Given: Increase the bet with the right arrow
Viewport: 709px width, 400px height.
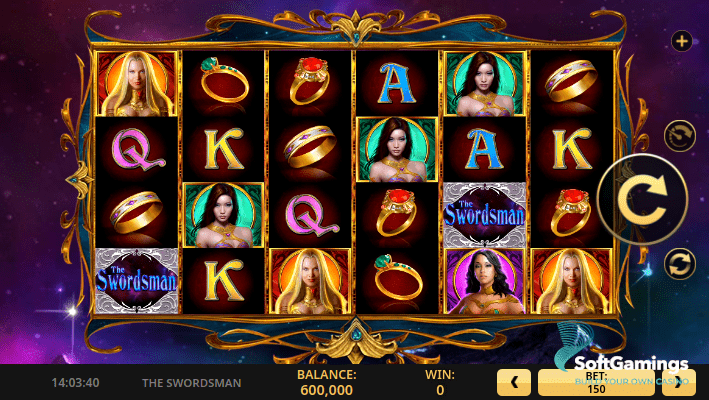Looking at the screenshot, I should pos(679,381).
